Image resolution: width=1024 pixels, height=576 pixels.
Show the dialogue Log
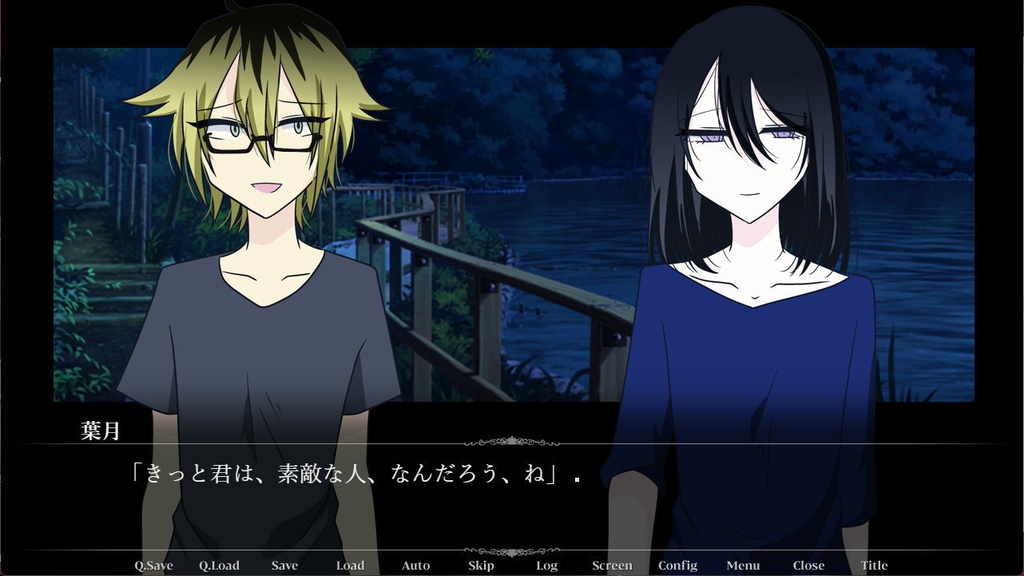coord(547,565)
